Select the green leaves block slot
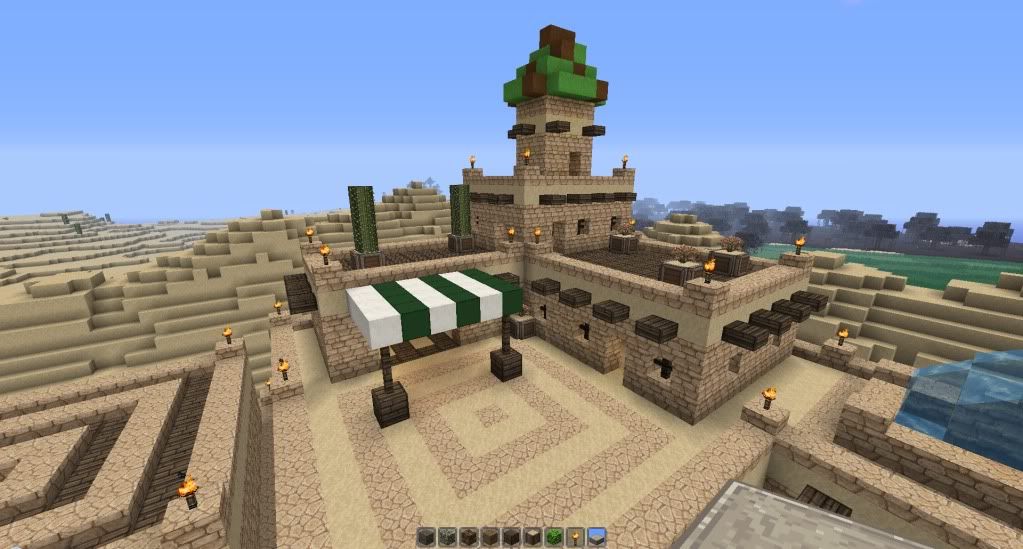The width and height of the screenshot is (1023, 549). click(554, 537)
